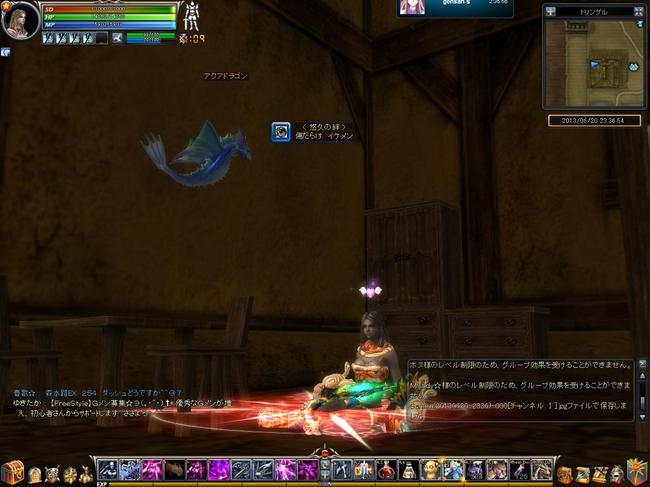Viewport: 650px width, 487px height.
Task: Click the player character portrait
Action: click(x=20, y=20)
